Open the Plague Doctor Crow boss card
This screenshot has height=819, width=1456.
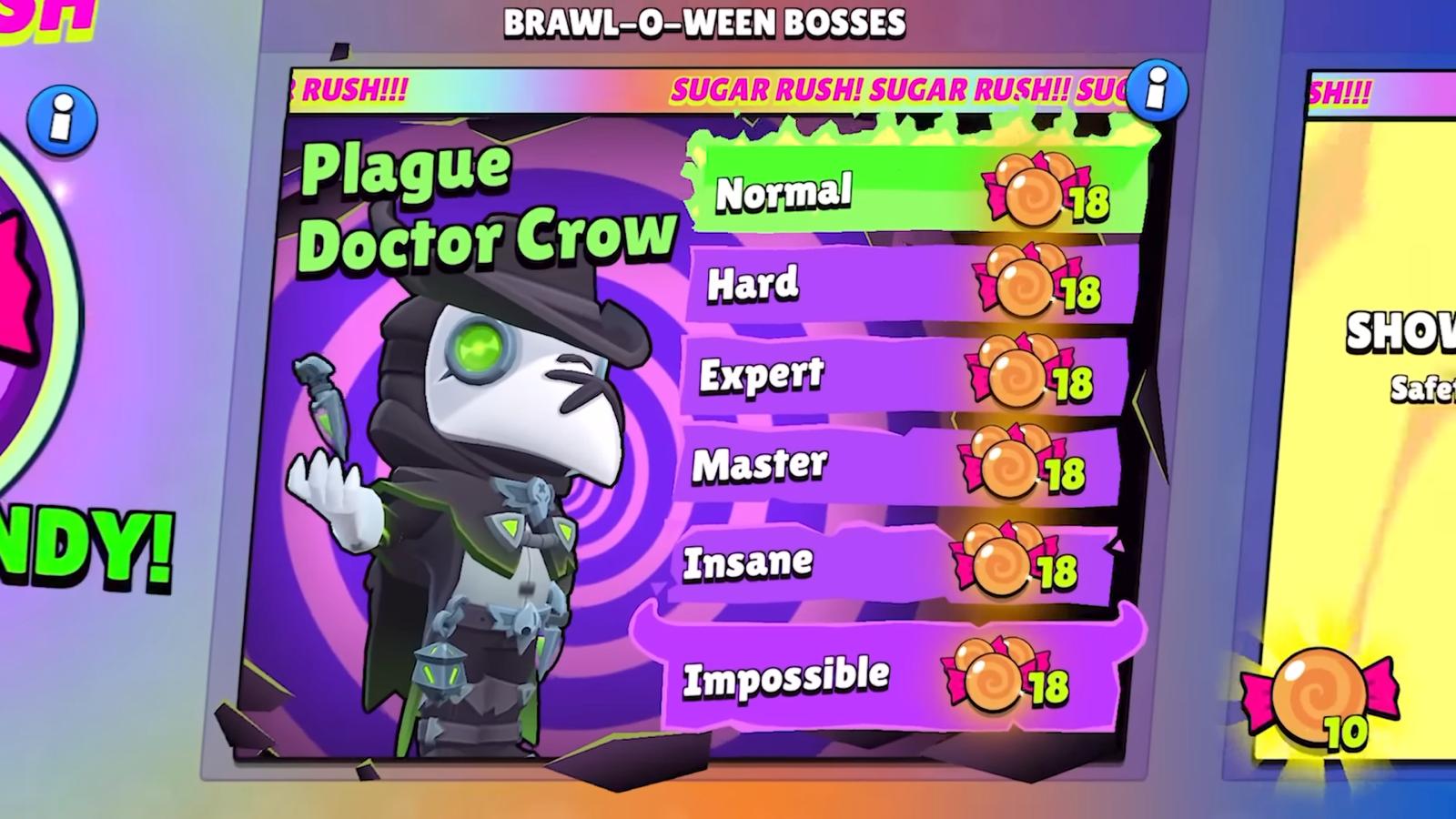coord(455,455)
